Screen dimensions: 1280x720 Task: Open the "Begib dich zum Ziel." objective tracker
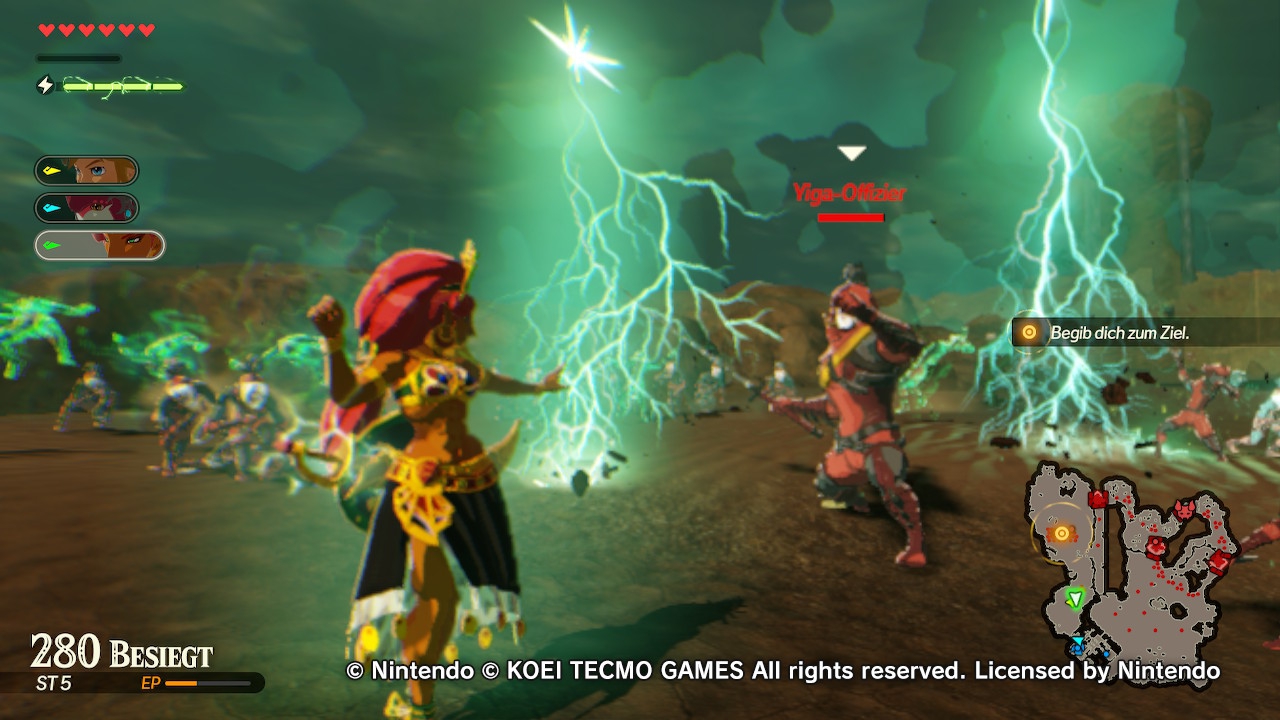(1118, 333)
